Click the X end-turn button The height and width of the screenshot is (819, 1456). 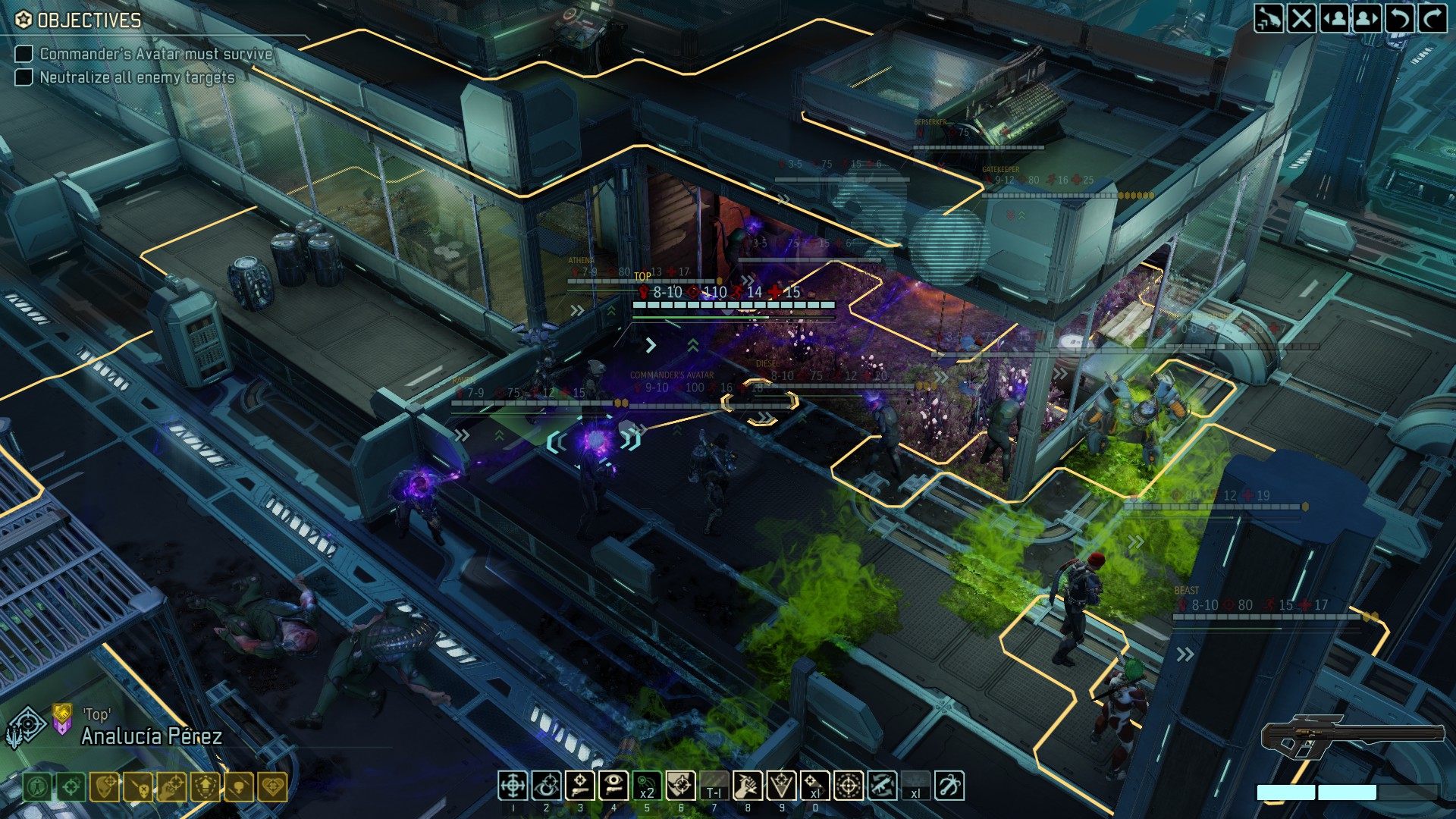pyautogui.click(x=1301, y=18)
